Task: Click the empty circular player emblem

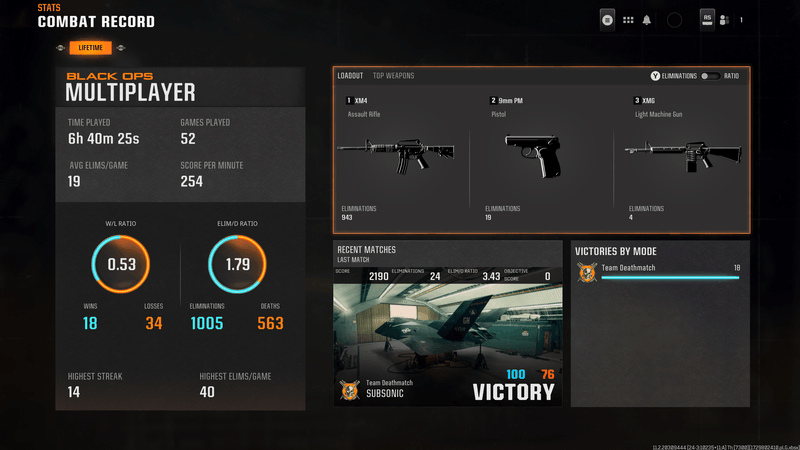Action: point(674,19)
